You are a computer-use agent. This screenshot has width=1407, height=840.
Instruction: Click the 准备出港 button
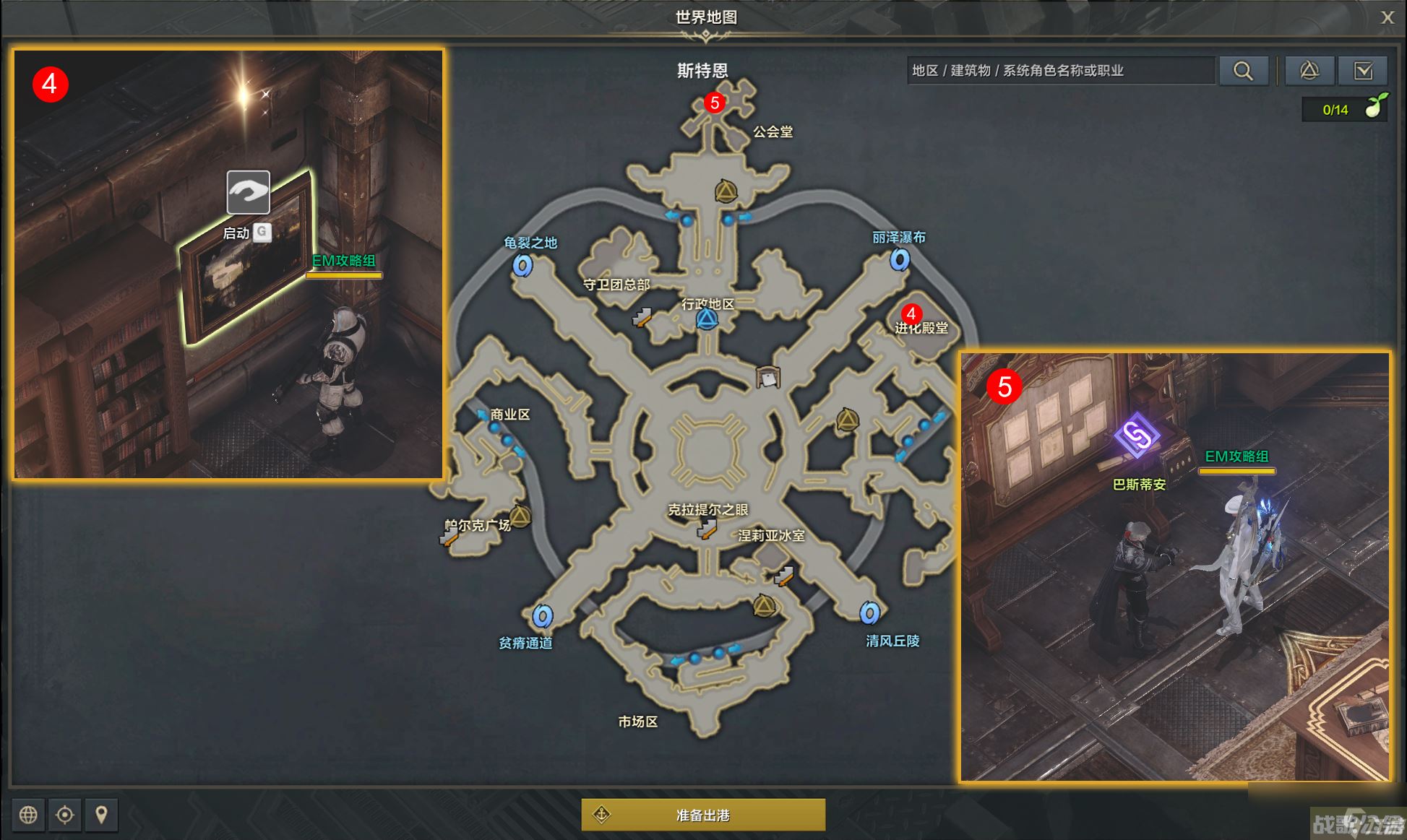coord(703,815)
